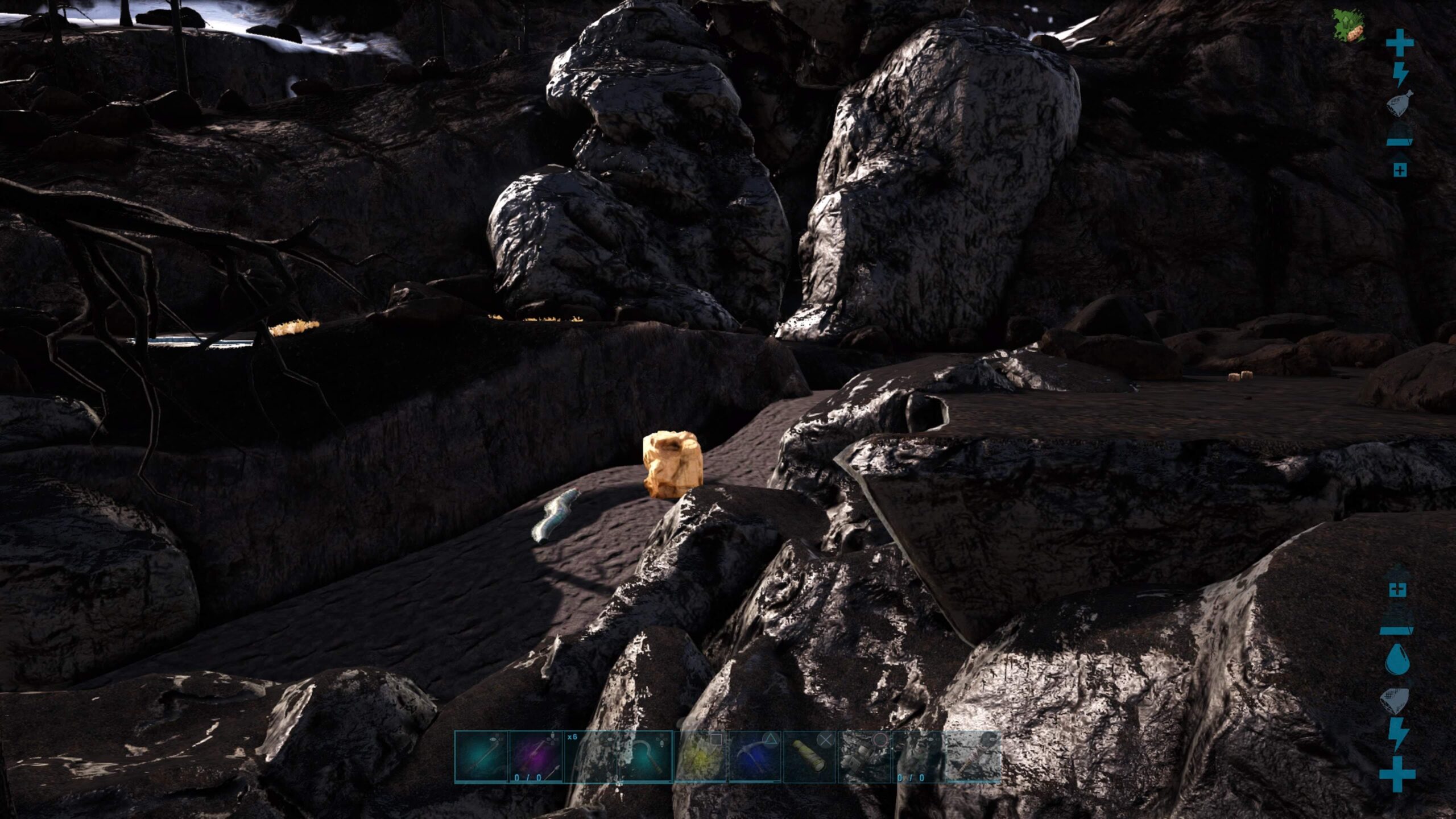Screen dimensions: 1456x819
Task: Select the yellow-glowing hotbar item
Action: tap(700, 757)
